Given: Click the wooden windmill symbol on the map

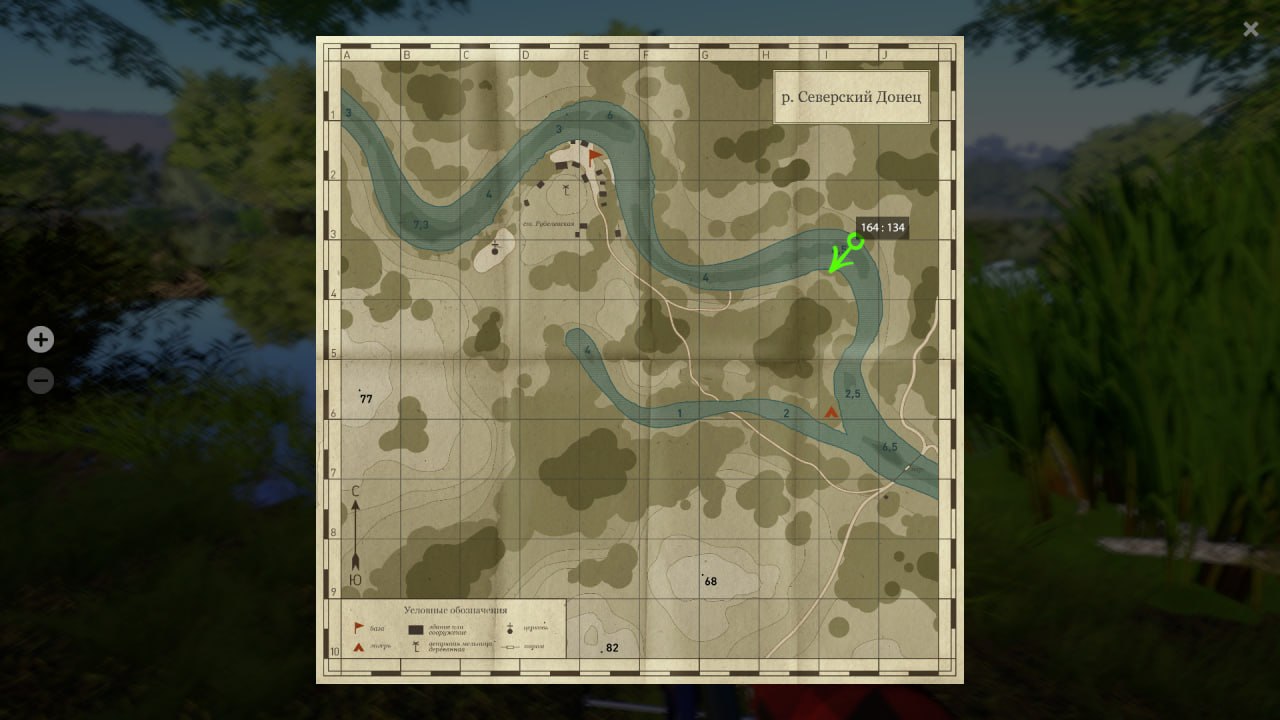Looking at the screenshot, I should [566, 190].
